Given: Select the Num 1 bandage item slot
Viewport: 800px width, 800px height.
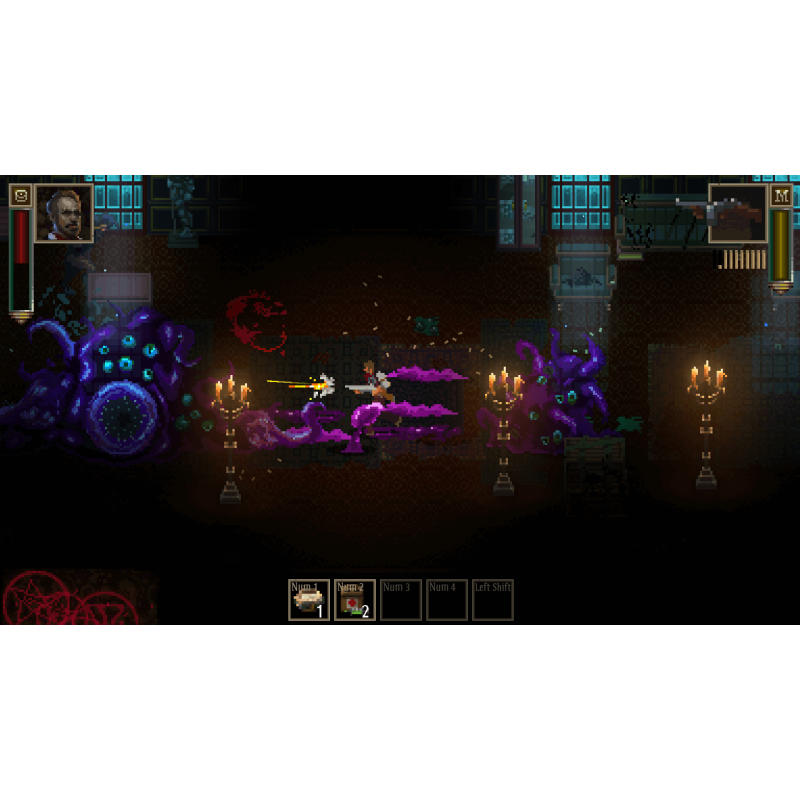Looking at the screenshot, I should point(309,600).
